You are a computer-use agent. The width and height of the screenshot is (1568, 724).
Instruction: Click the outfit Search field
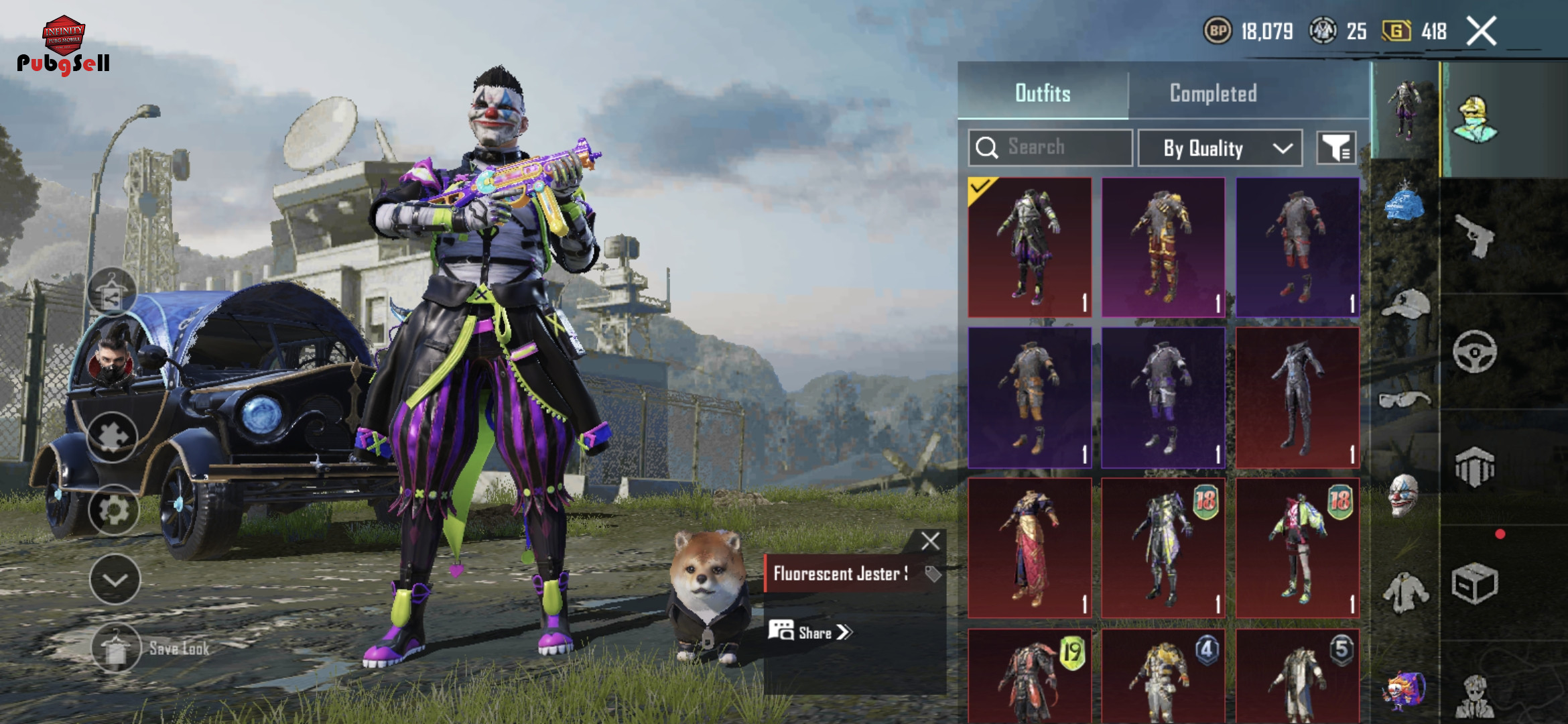(1051, 147)
